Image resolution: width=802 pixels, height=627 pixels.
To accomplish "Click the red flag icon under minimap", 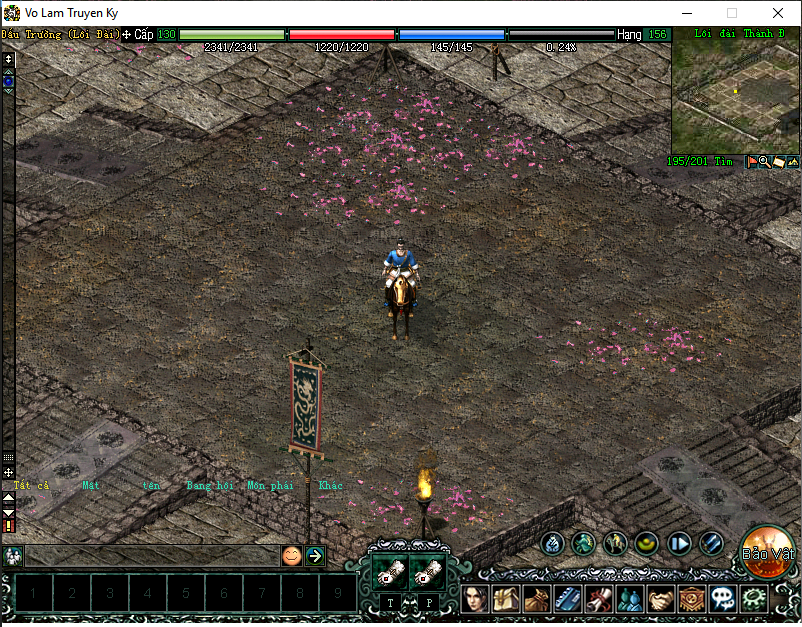I will pos(752,161).
